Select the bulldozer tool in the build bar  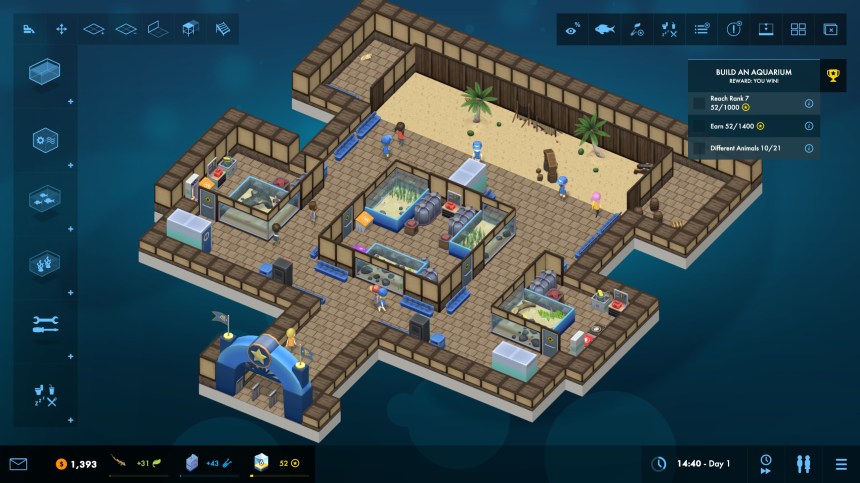30,29
